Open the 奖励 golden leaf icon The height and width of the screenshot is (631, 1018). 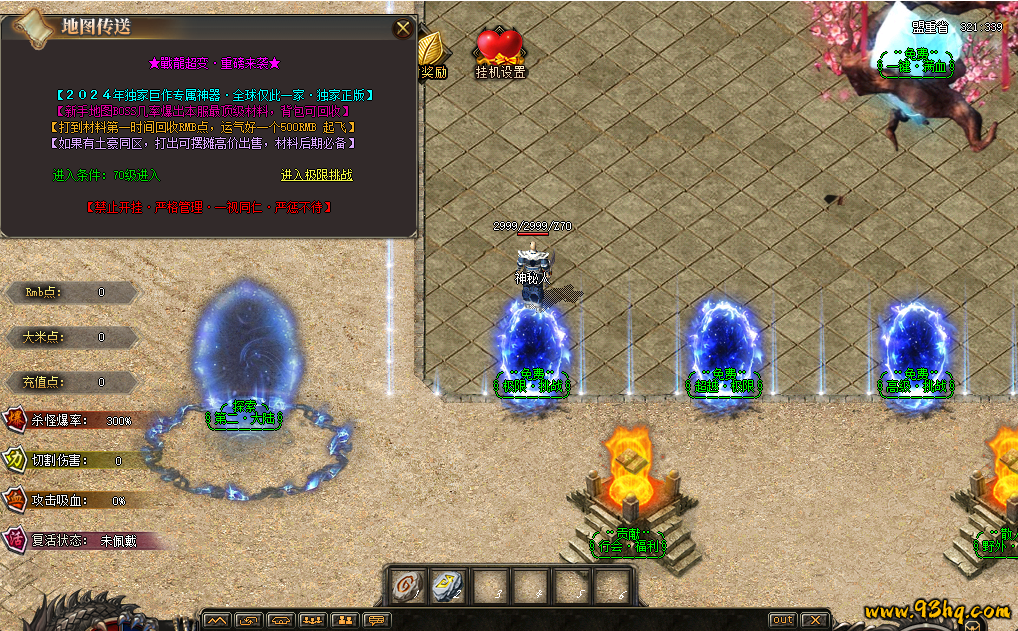(432, 52)
